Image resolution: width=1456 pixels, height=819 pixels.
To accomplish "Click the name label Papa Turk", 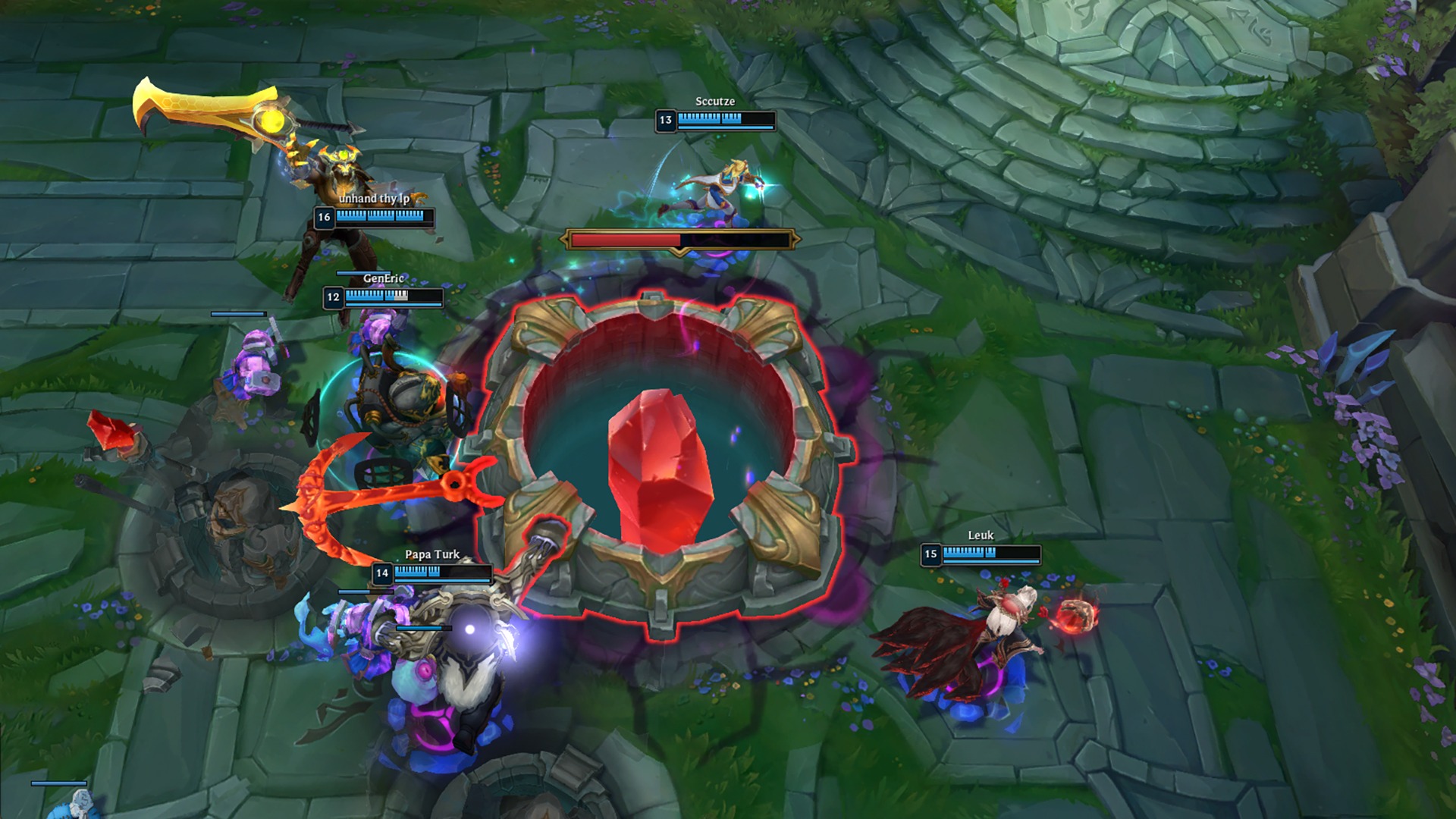I will pyautogui.click(x=431, y=554).
